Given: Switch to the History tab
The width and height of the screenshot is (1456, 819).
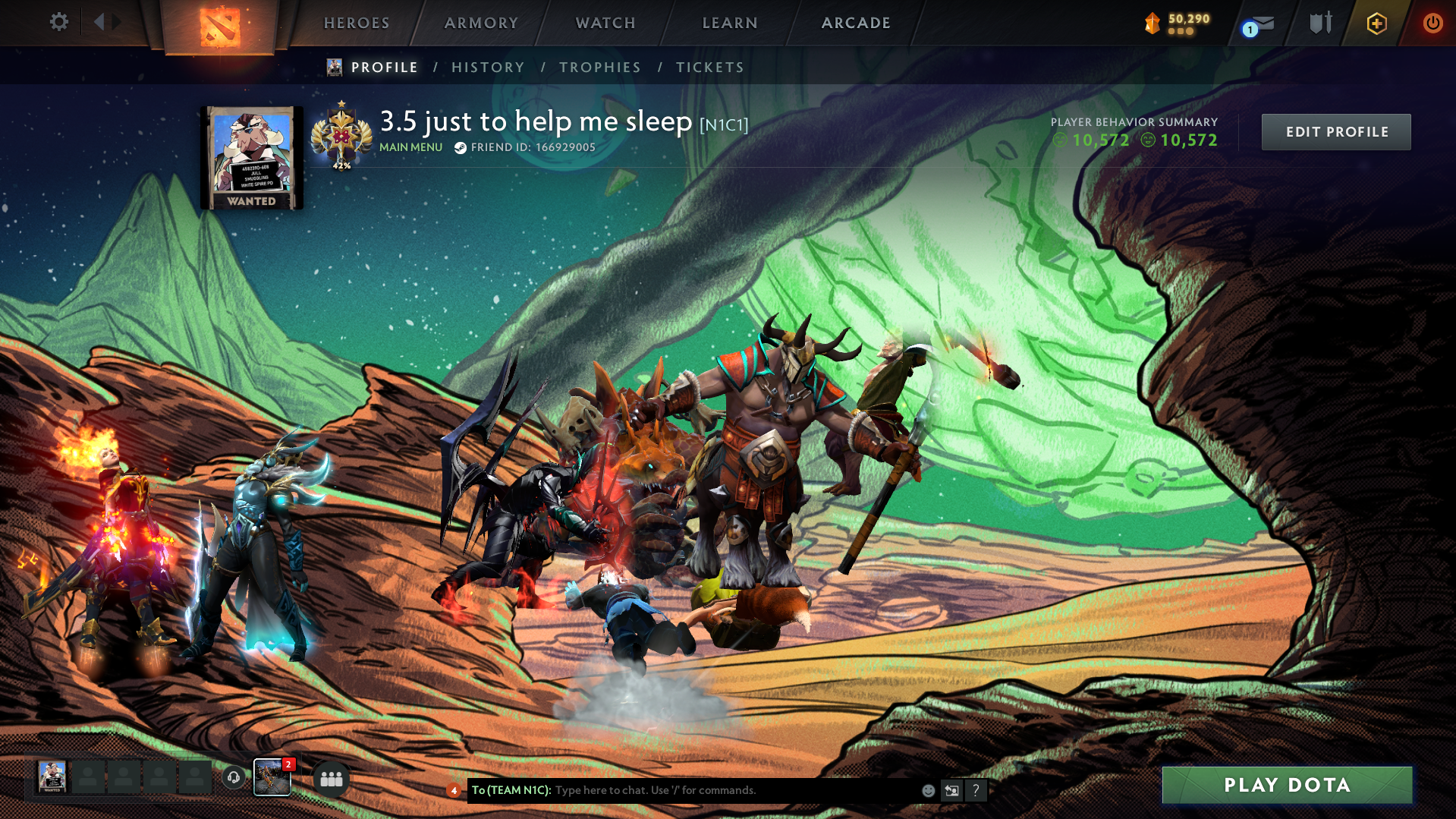Looking at the screenshot, I should [x=488, y=68].
